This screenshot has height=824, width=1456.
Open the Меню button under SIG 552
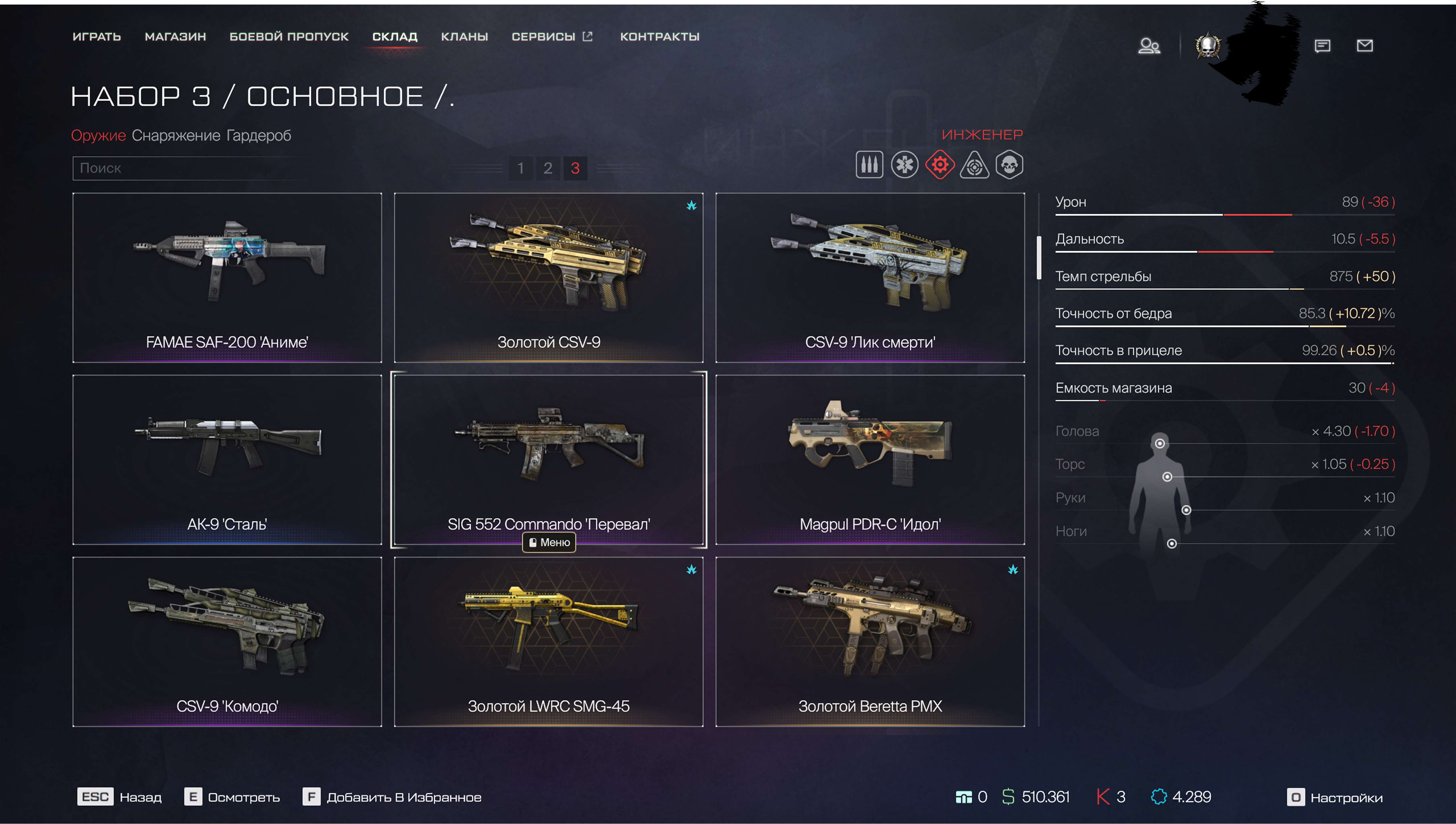click(549, 542)
